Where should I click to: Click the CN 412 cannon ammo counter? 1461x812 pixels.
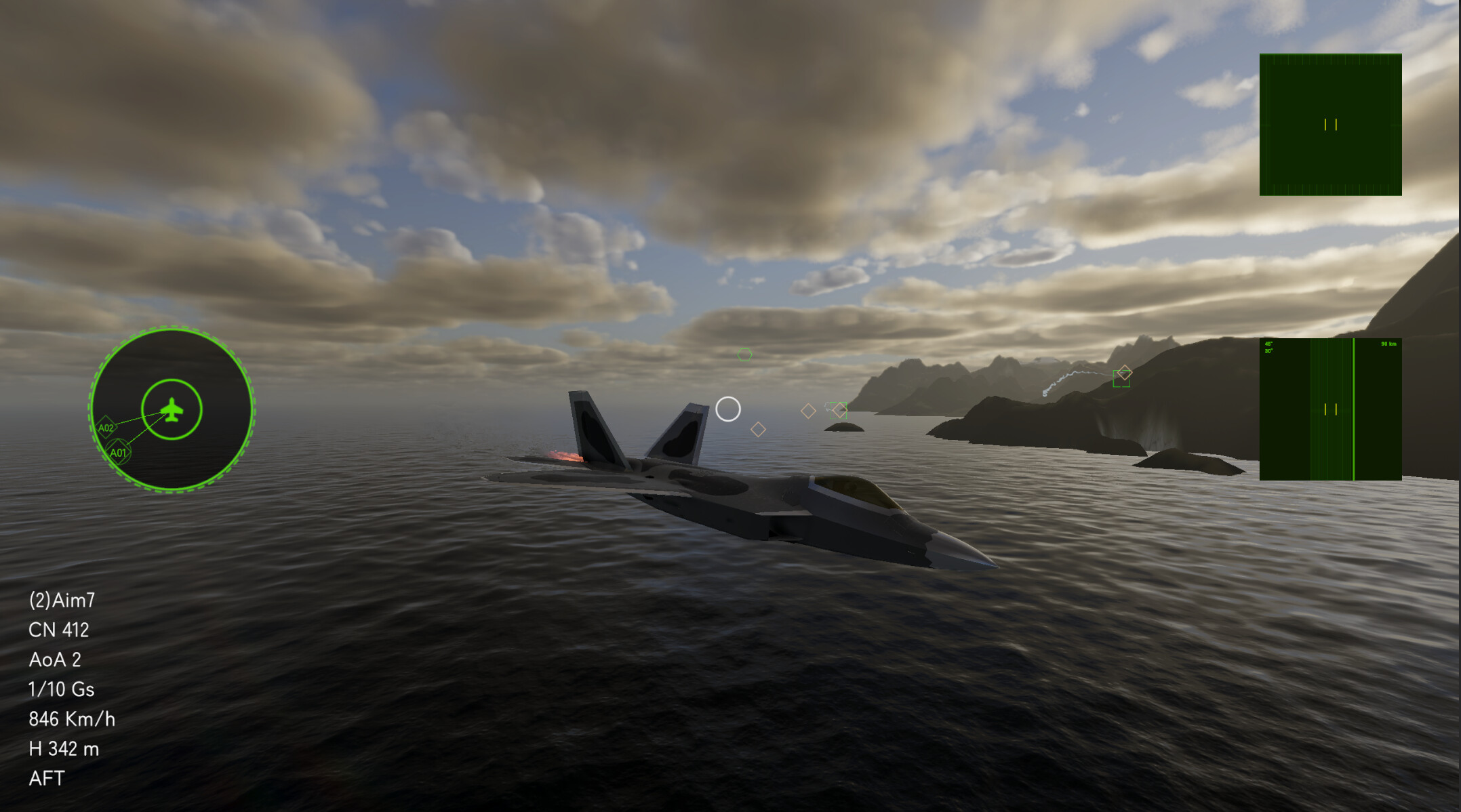tap(60, 630)
